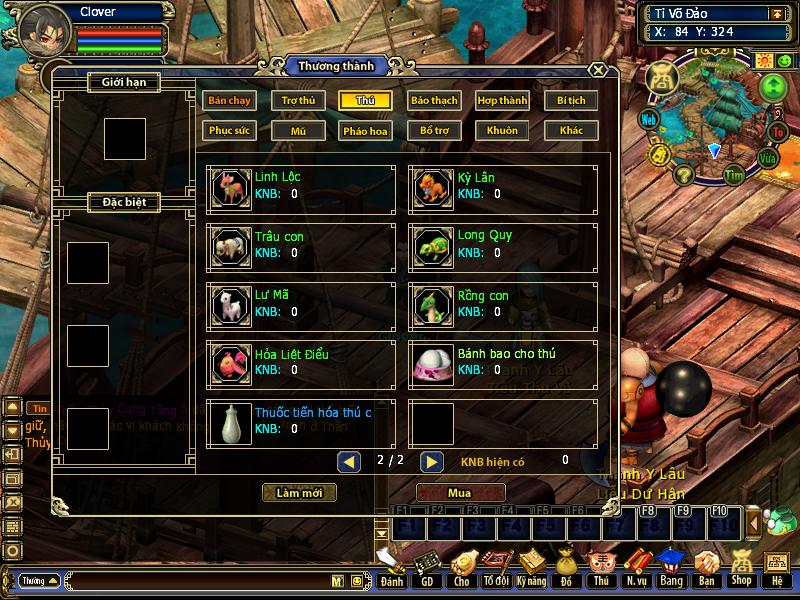
Task: Close the Thương thành shop window
Action: click(x=597, y=70)
